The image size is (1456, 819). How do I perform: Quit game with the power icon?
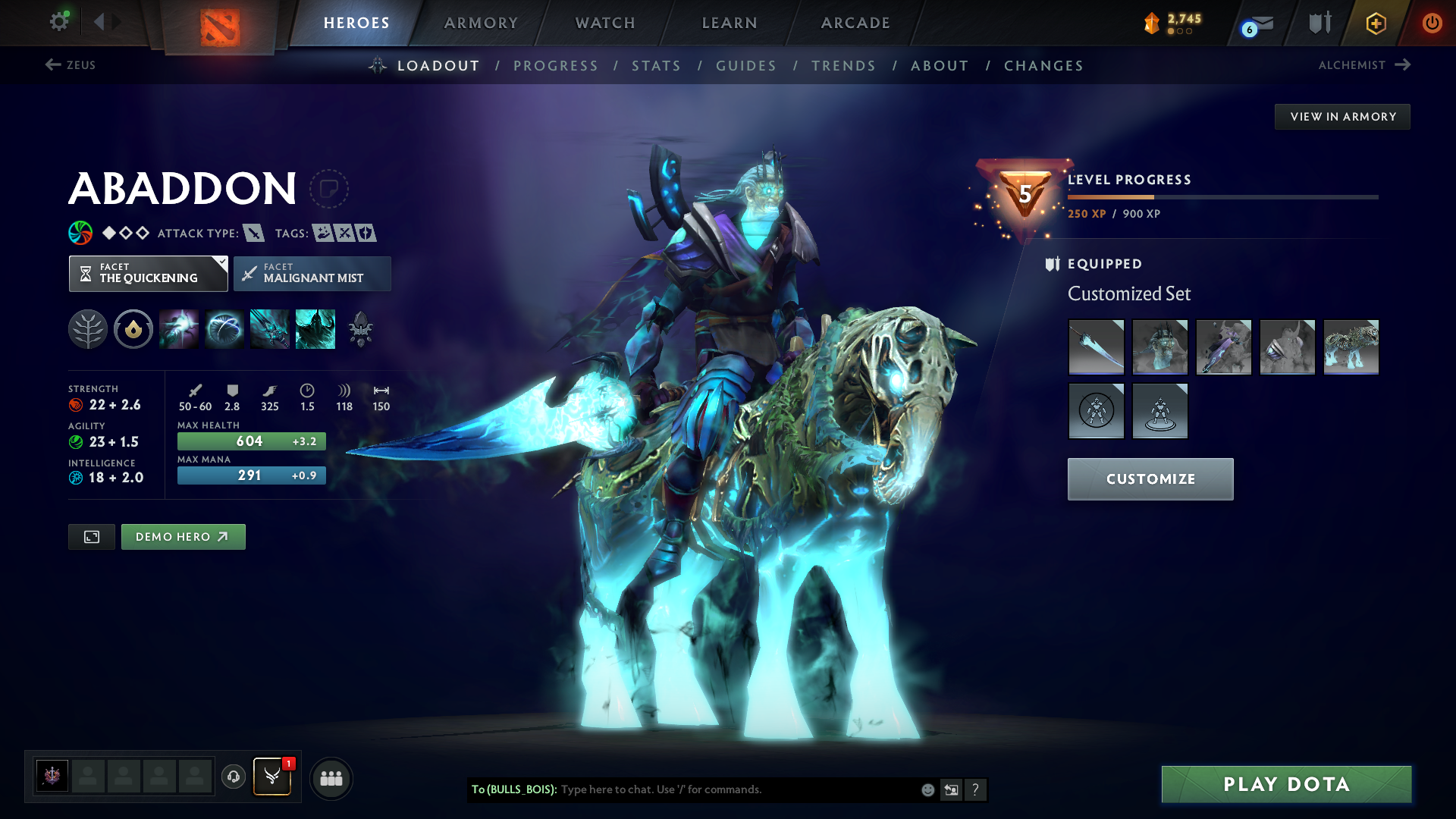click(1432, 23)
